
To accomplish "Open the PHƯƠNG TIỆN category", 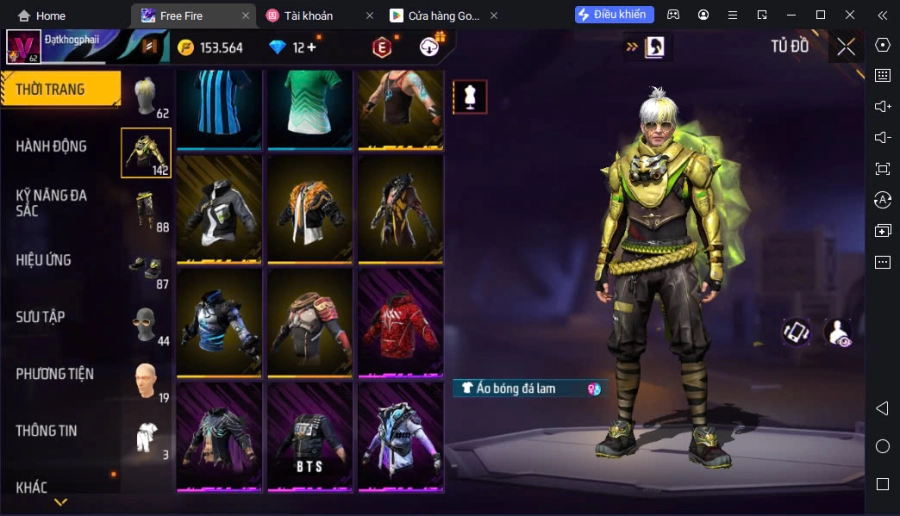I will click(x=54, y=374).
